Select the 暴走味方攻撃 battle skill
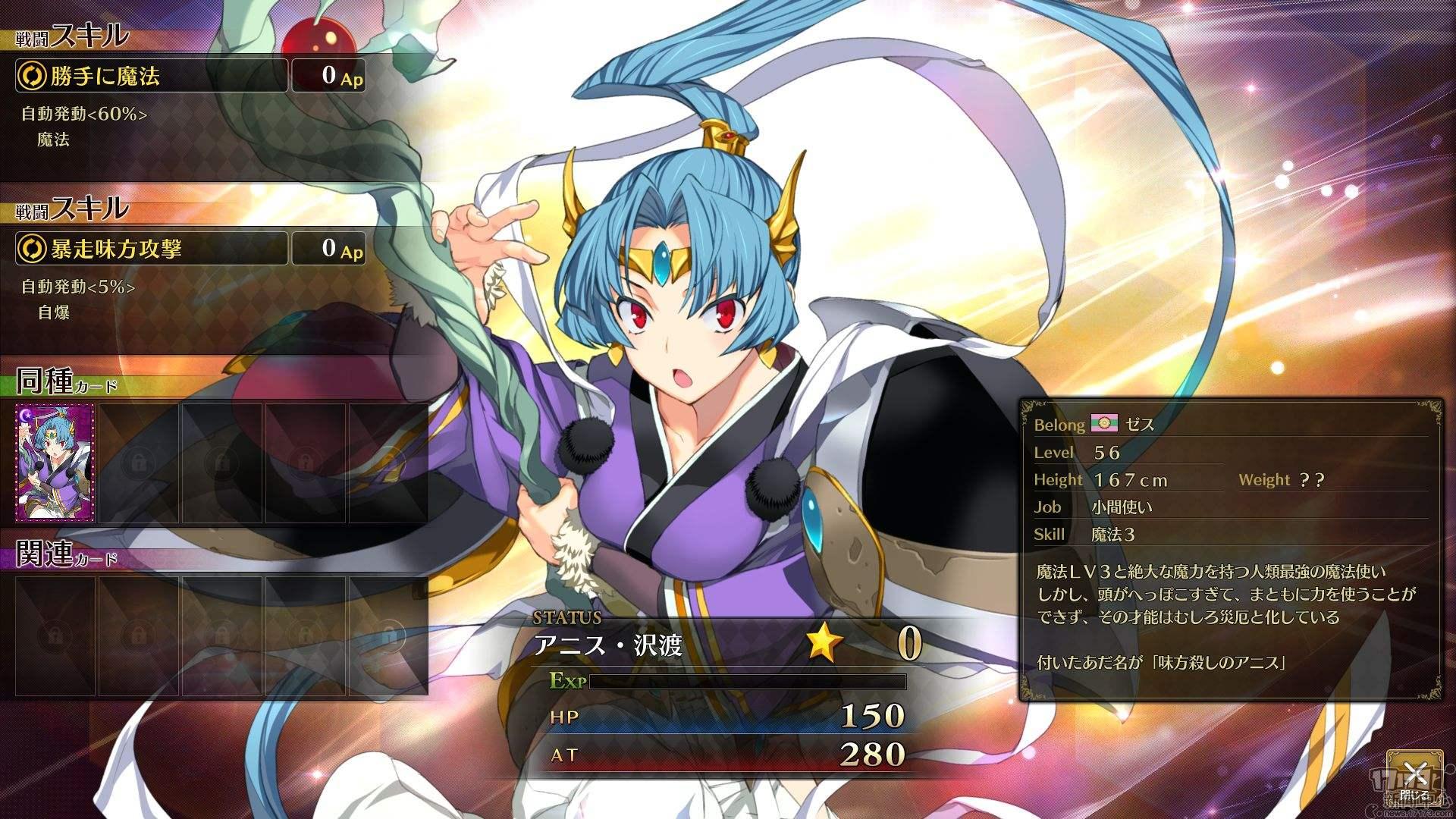 point(152,249)
